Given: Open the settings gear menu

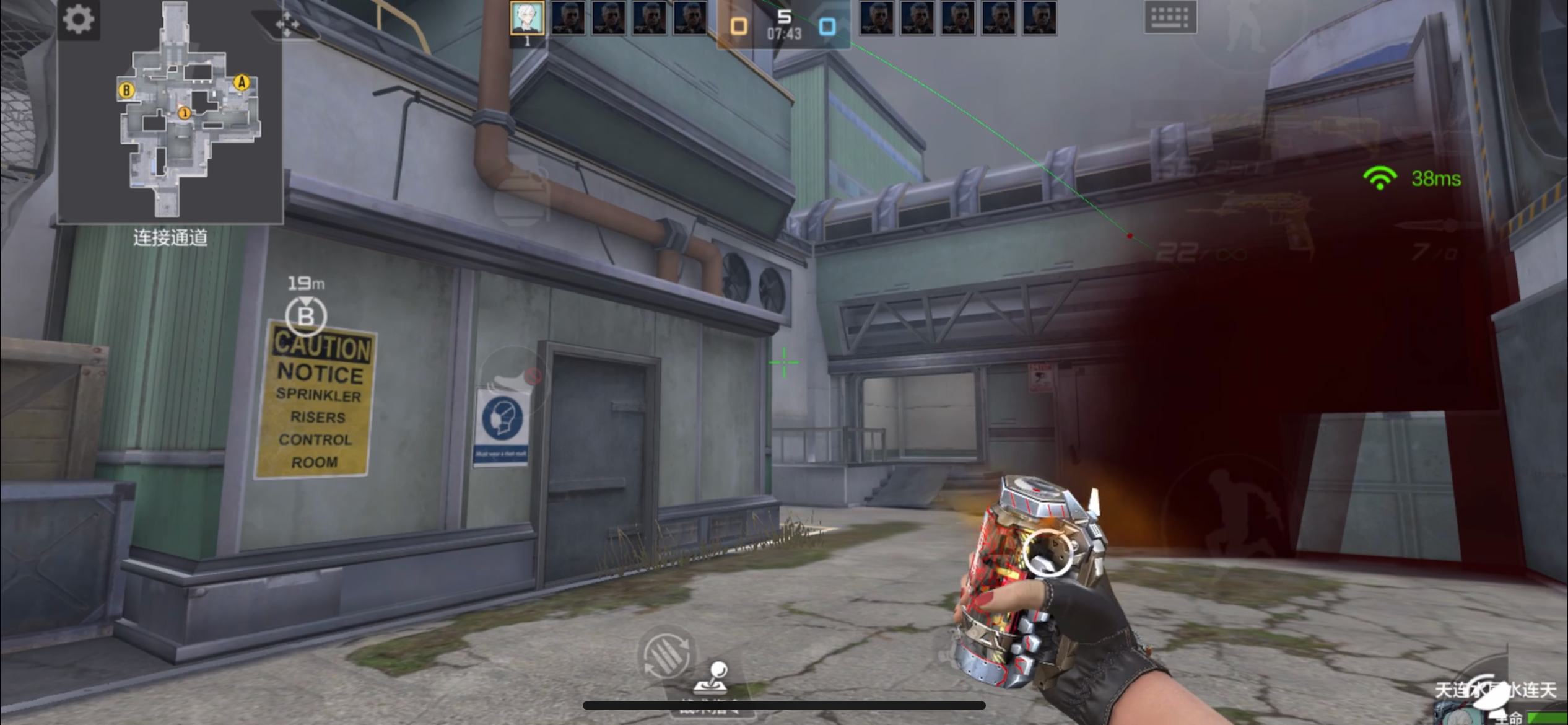Looking at the screenshot, I should point(79,19).
